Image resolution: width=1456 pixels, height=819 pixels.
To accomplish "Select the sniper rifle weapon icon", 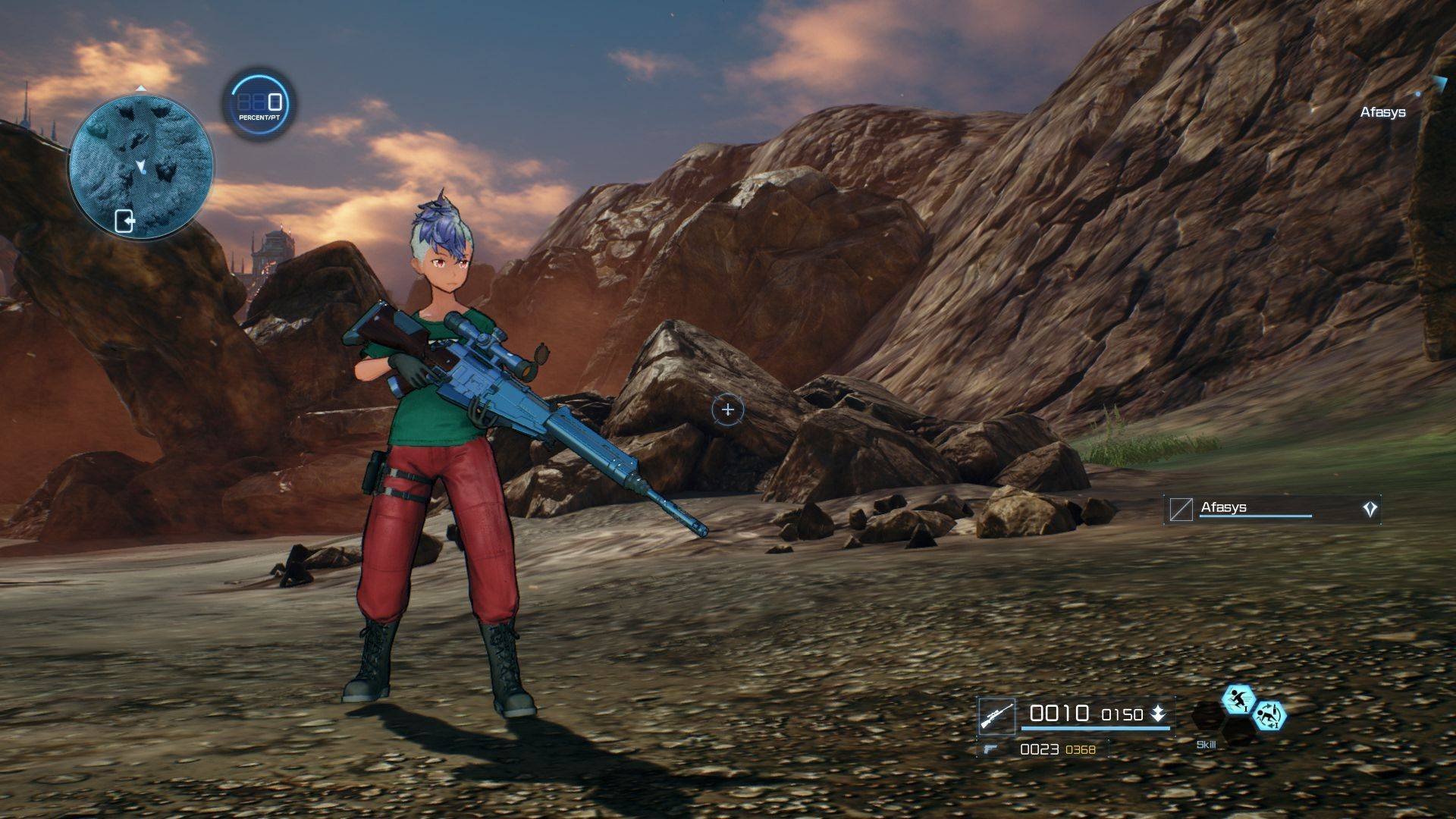I will [996, 716].
